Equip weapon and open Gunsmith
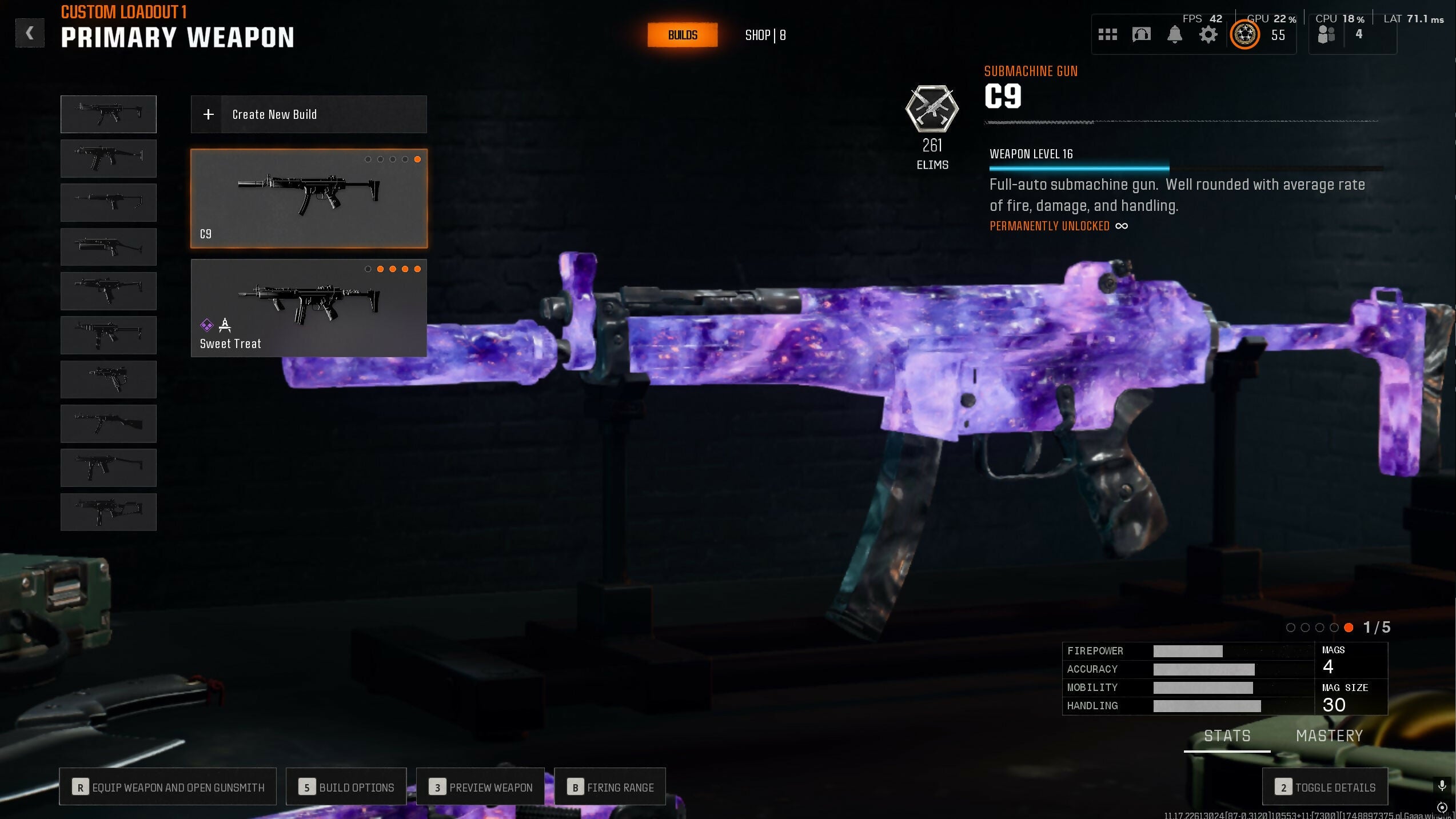This screenshot has width=1456, height=819. pos(168,787)
